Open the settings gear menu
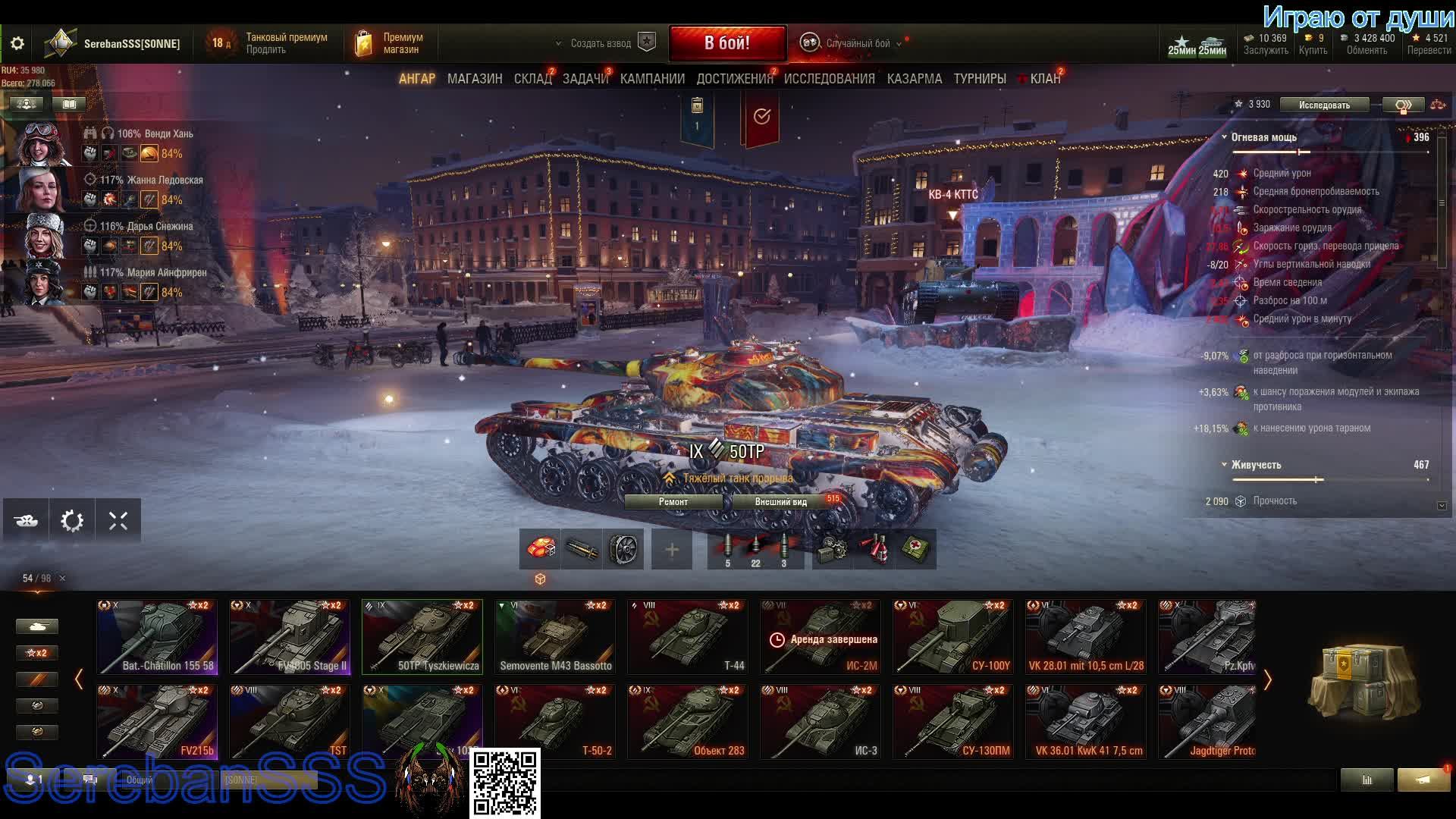Image resolution: width=1456 pixels, height=819 pixels. click(17, 44)
